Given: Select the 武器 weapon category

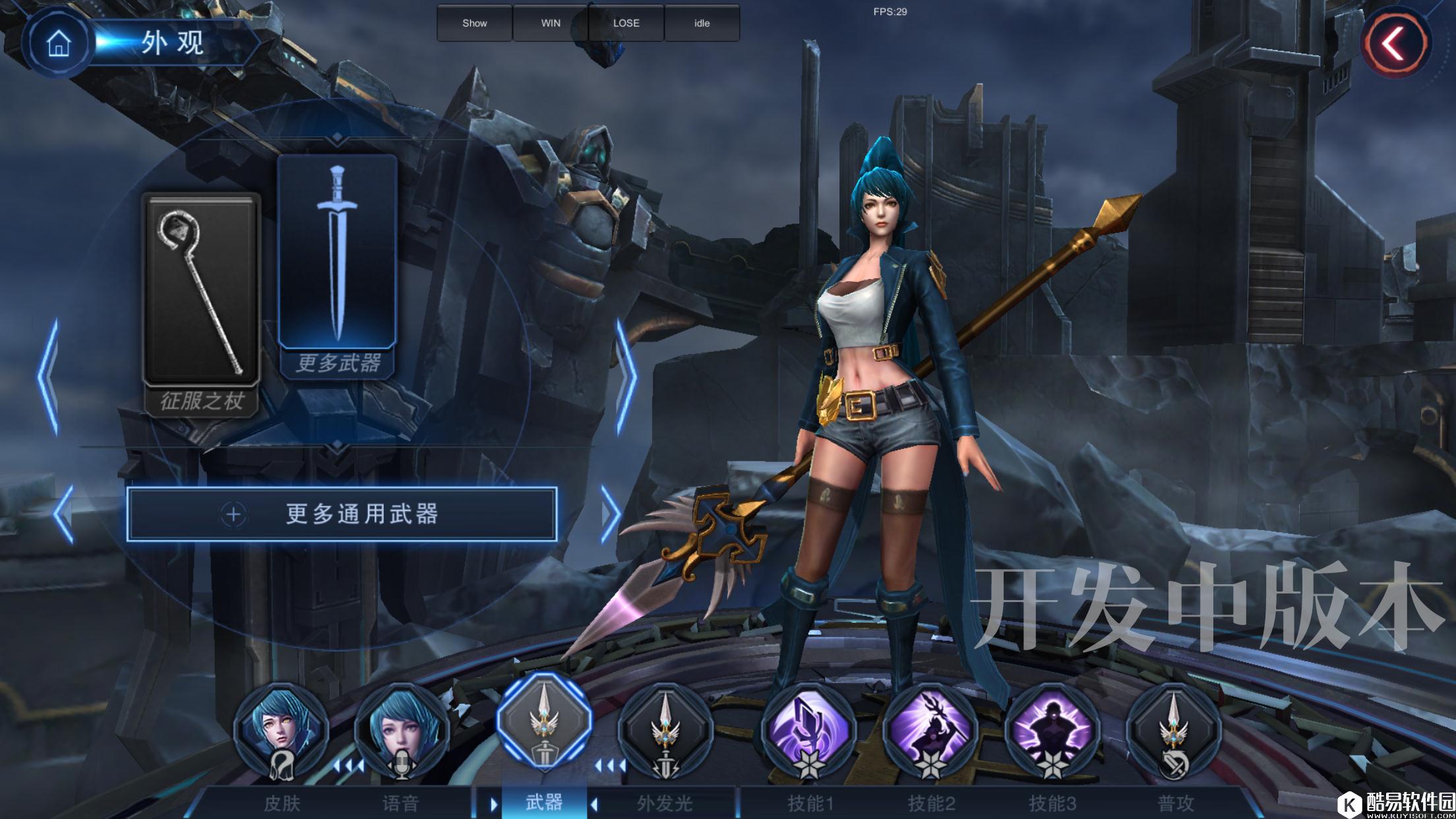Looking at the screenshot, I should pos(544,724).
